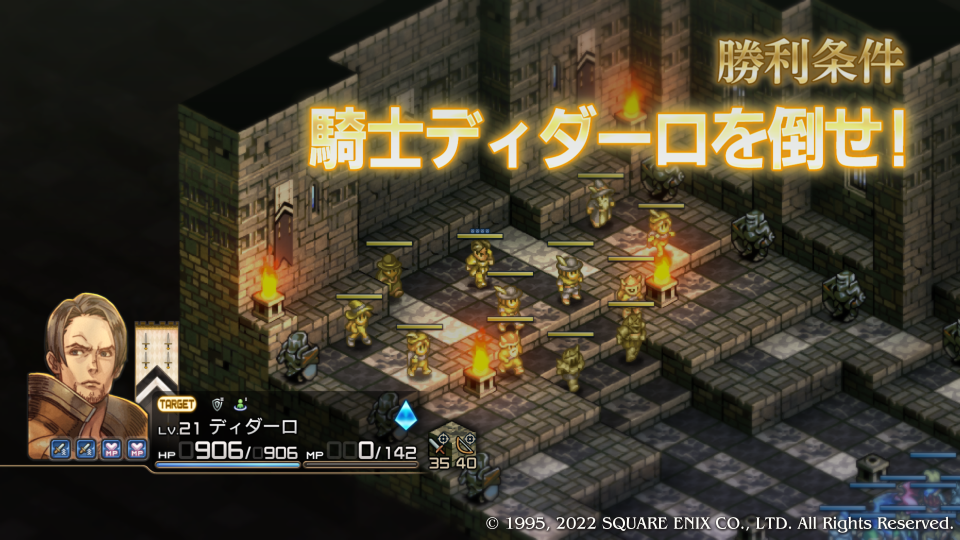Click the orange TARGET badge
The image size is (960, 540).
coord(177,405)
